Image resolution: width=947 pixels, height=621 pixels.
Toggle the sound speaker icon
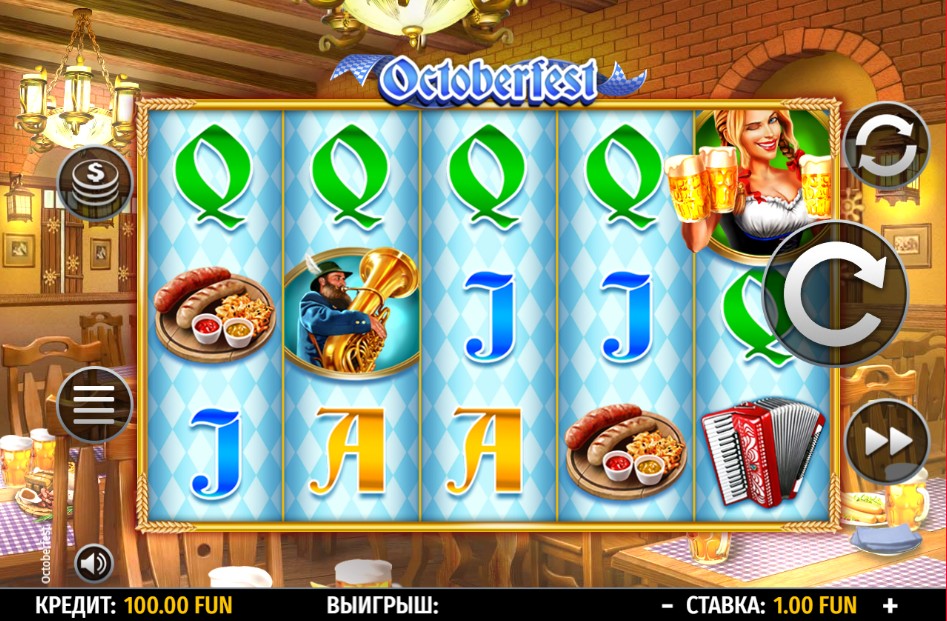coord(94,564)
